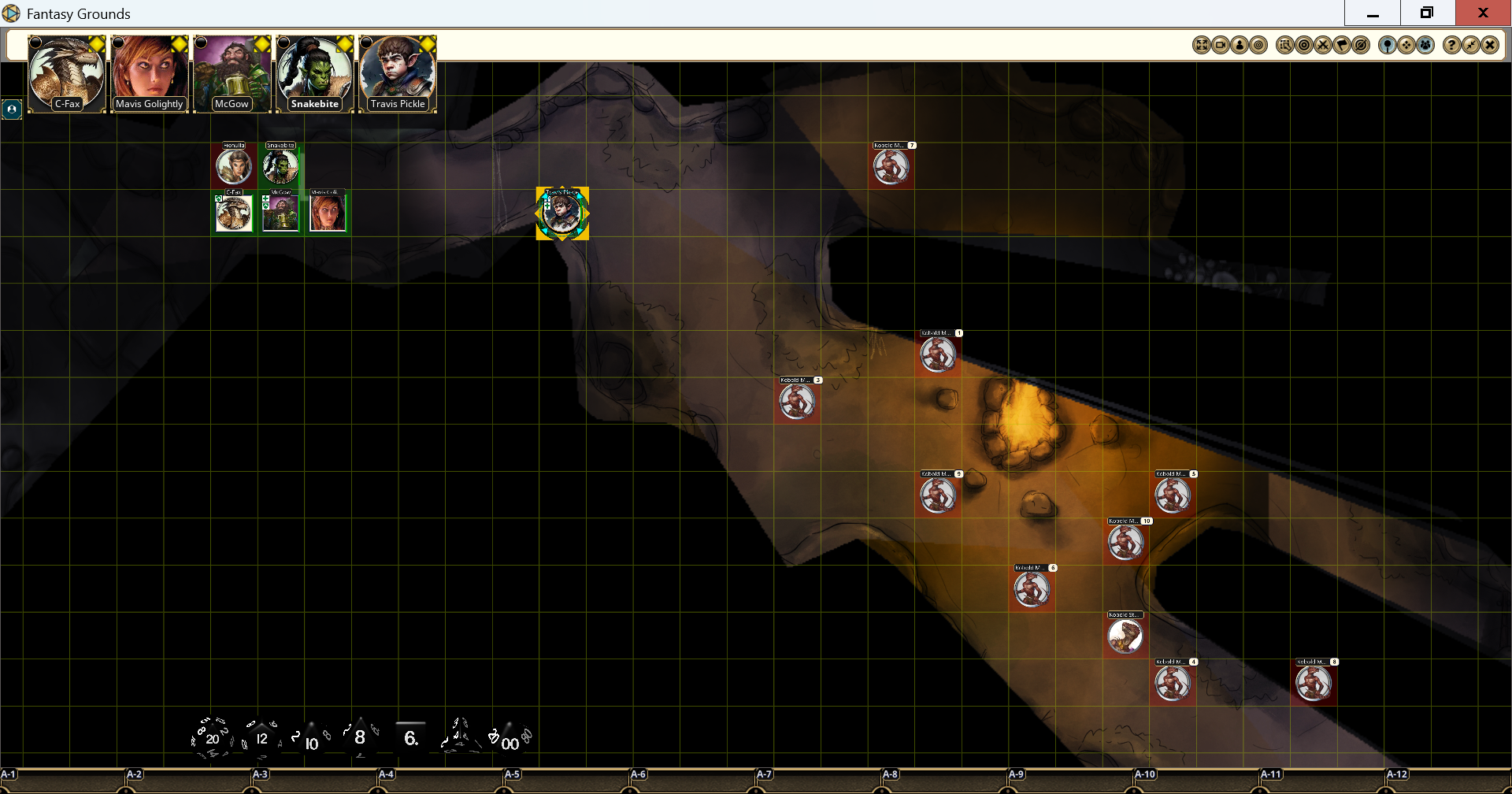Viewport: 1512px width, 794px height.
Task: Click the d8 die
Action: point(360,737)
